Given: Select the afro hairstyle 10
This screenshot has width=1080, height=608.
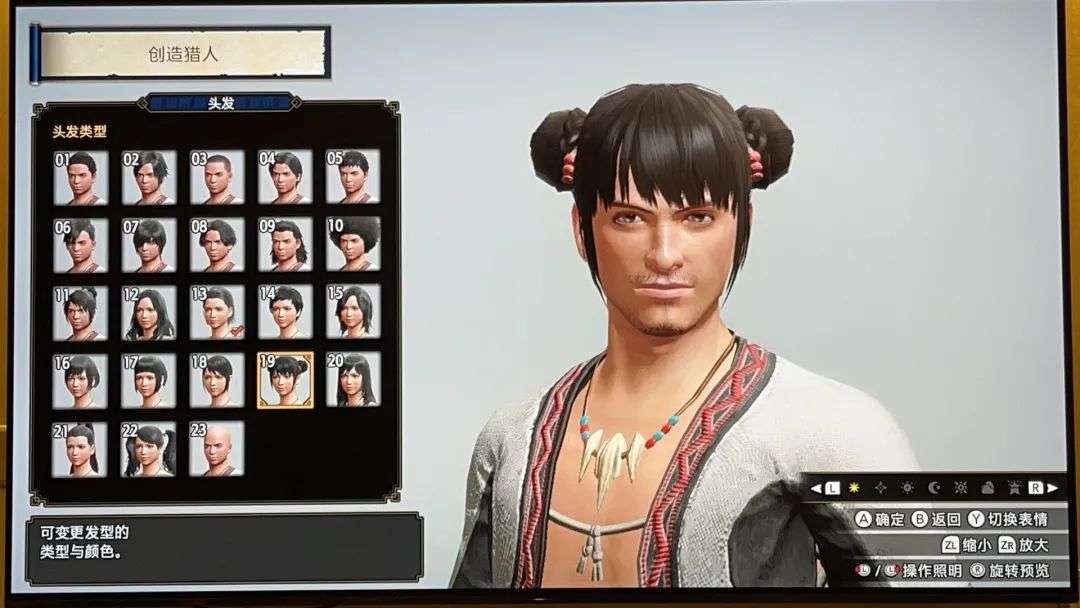Looking at the screenshot, I should 352,245.
